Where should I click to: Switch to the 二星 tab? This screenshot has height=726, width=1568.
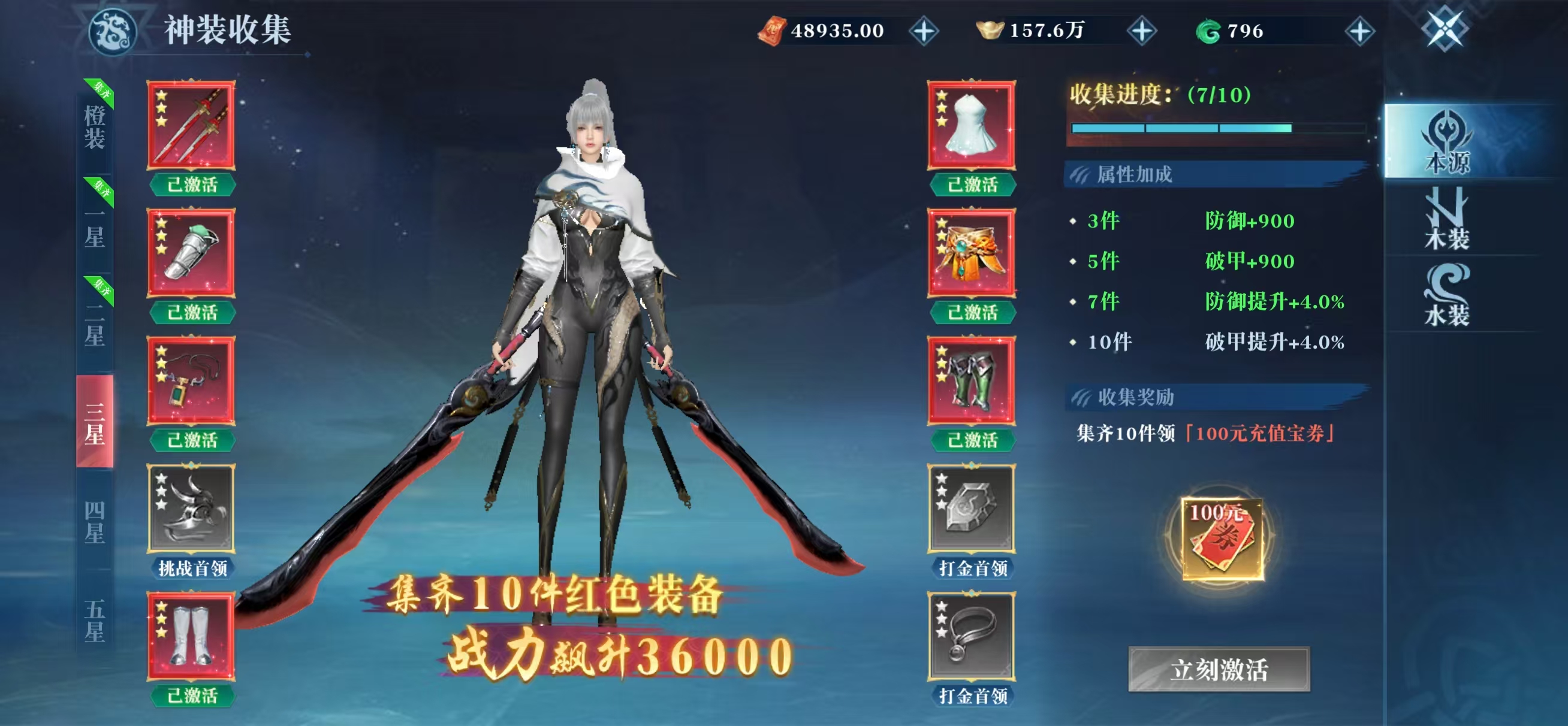tap(95, 325)
